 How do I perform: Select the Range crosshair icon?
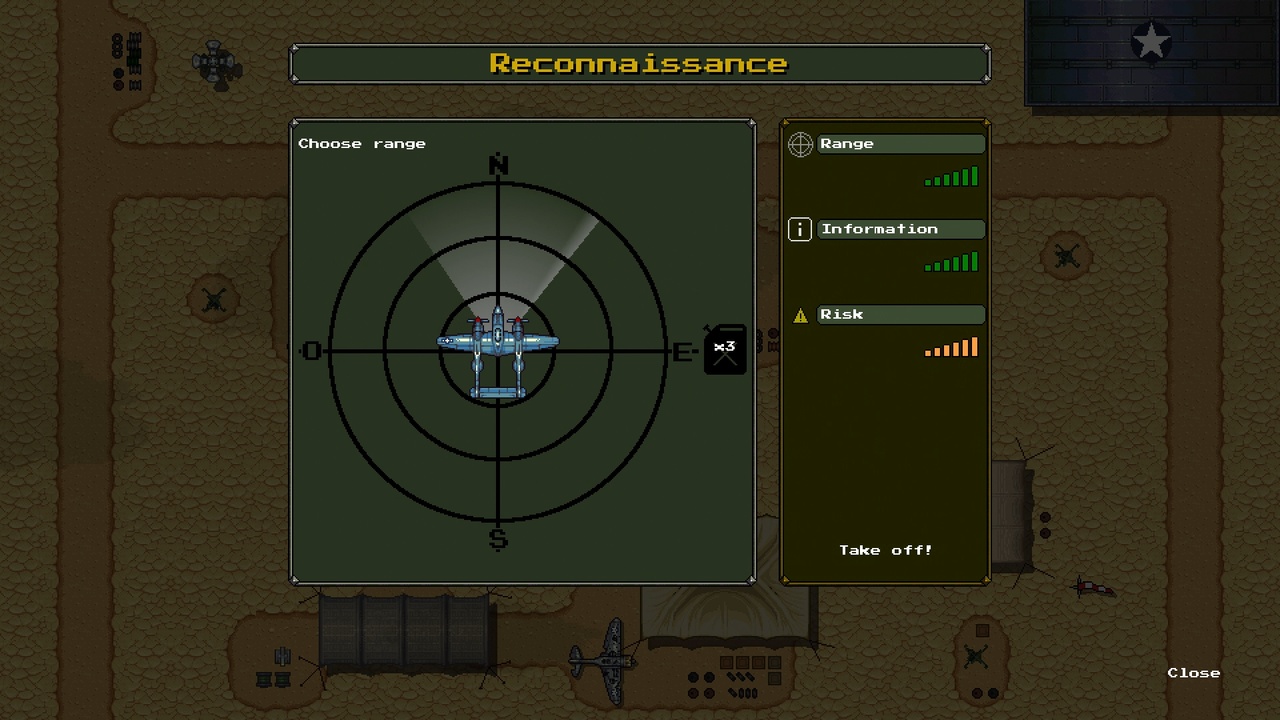click(x=799, y=144)
